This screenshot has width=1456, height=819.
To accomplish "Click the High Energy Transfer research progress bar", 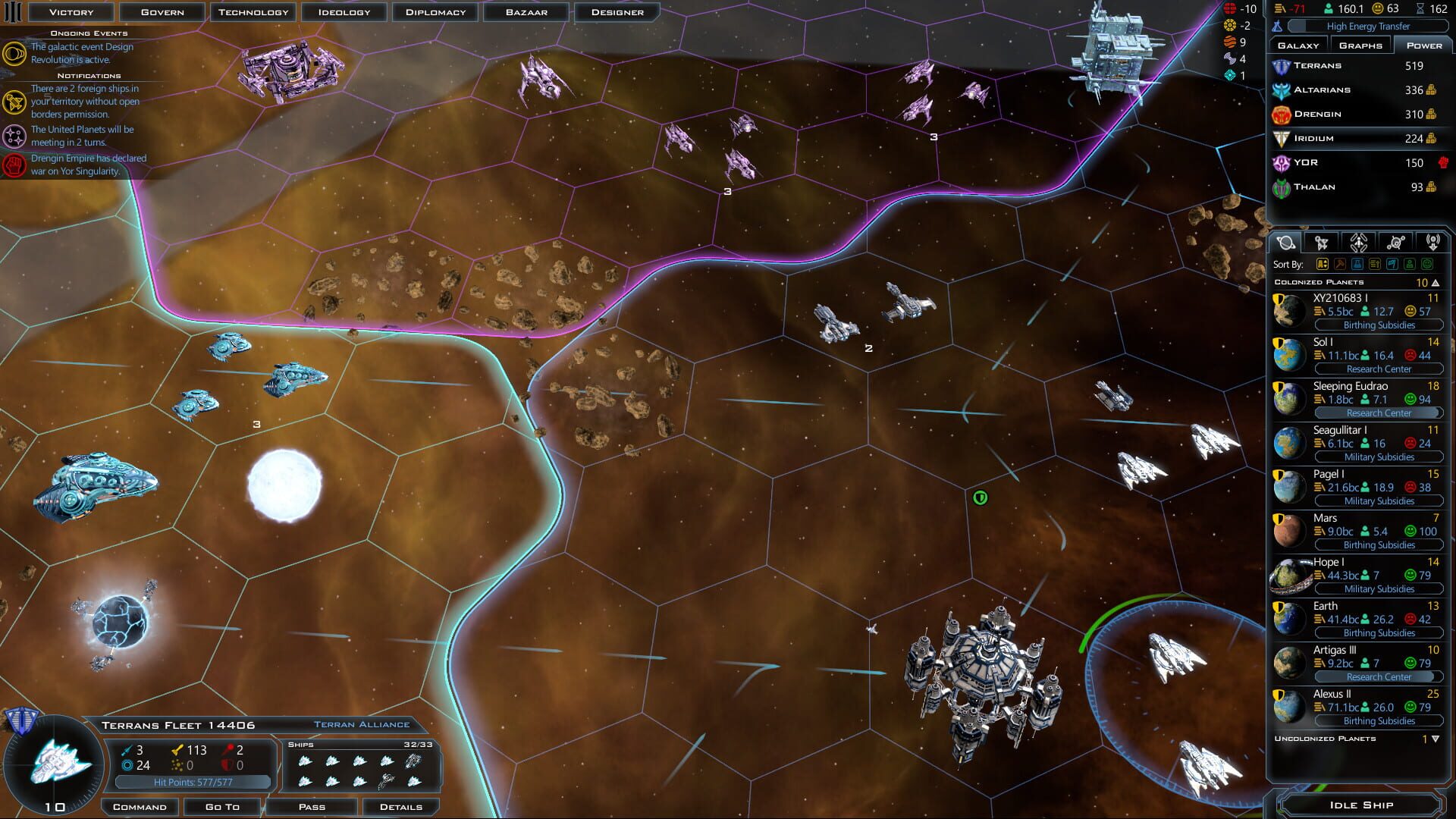I will coord(1369,26).
